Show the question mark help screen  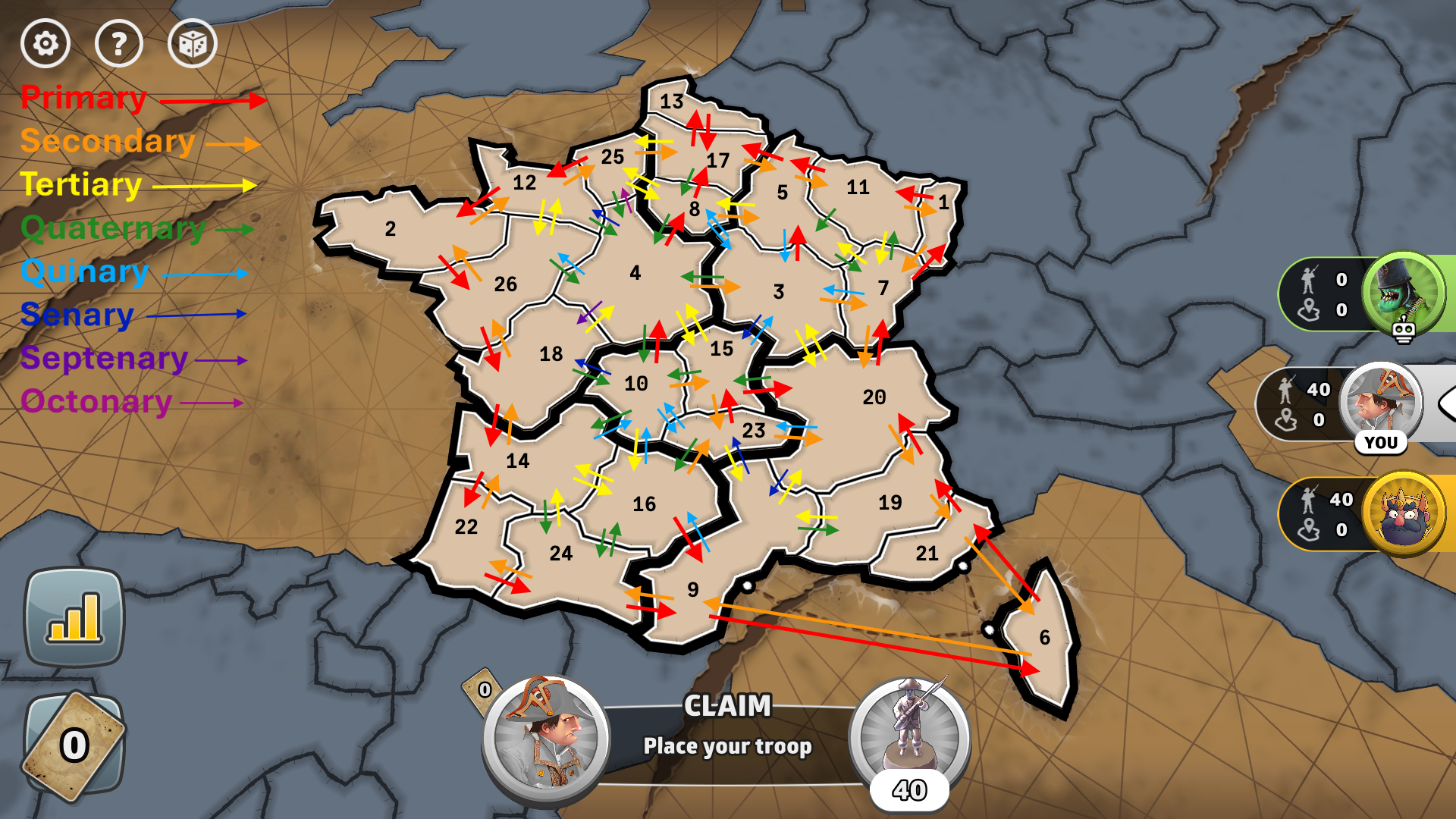(119, 44)
